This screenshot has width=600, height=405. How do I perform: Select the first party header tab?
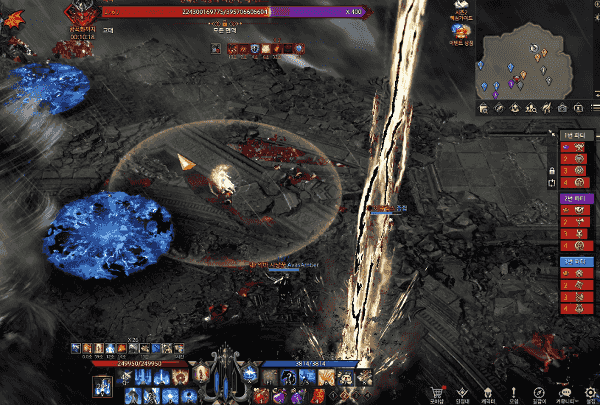coord(574,133)
